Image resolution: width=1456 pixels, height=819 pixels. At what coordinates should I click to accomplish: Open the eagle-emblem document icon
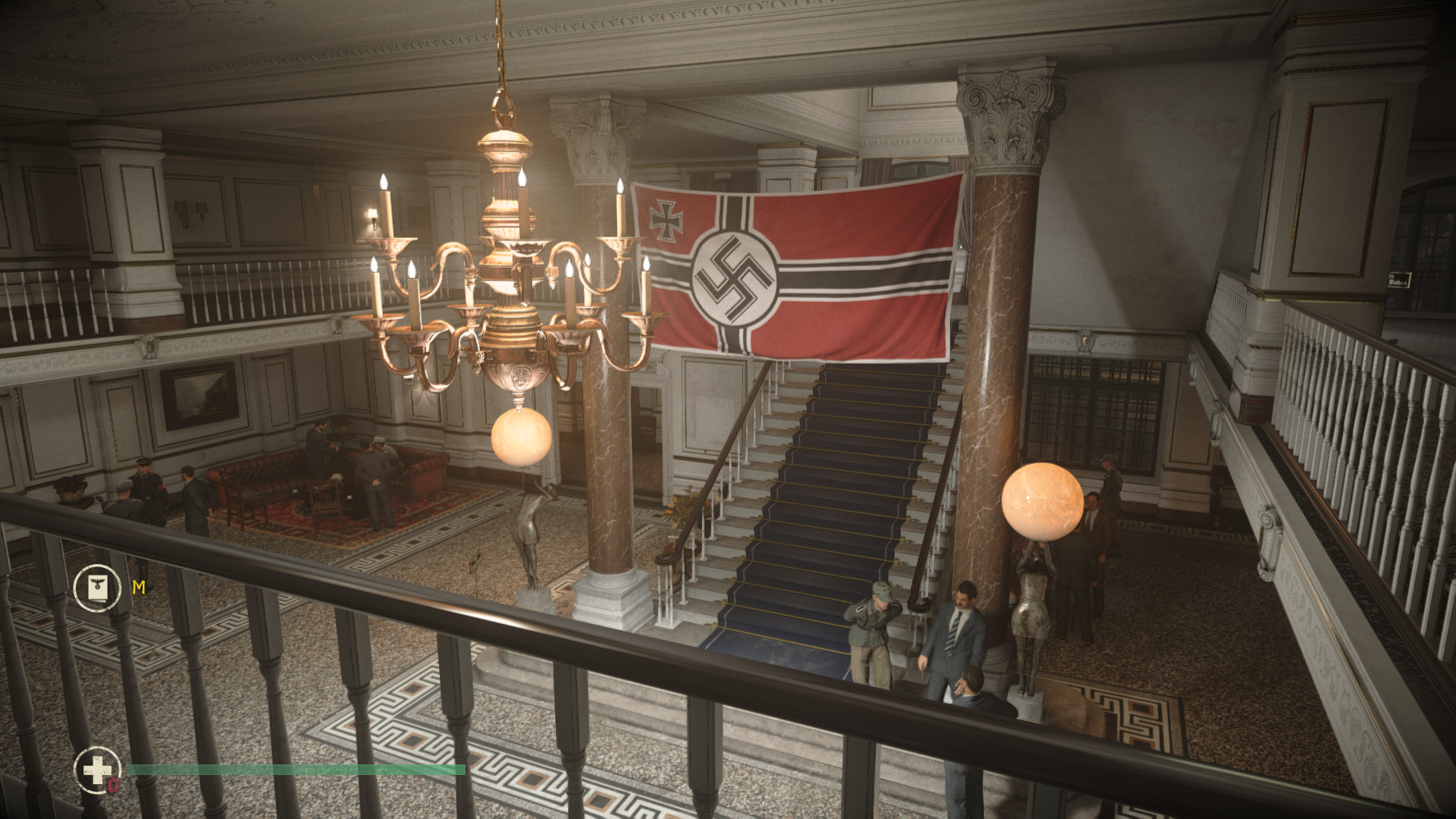pyautogui.click(x=97, y=588)
